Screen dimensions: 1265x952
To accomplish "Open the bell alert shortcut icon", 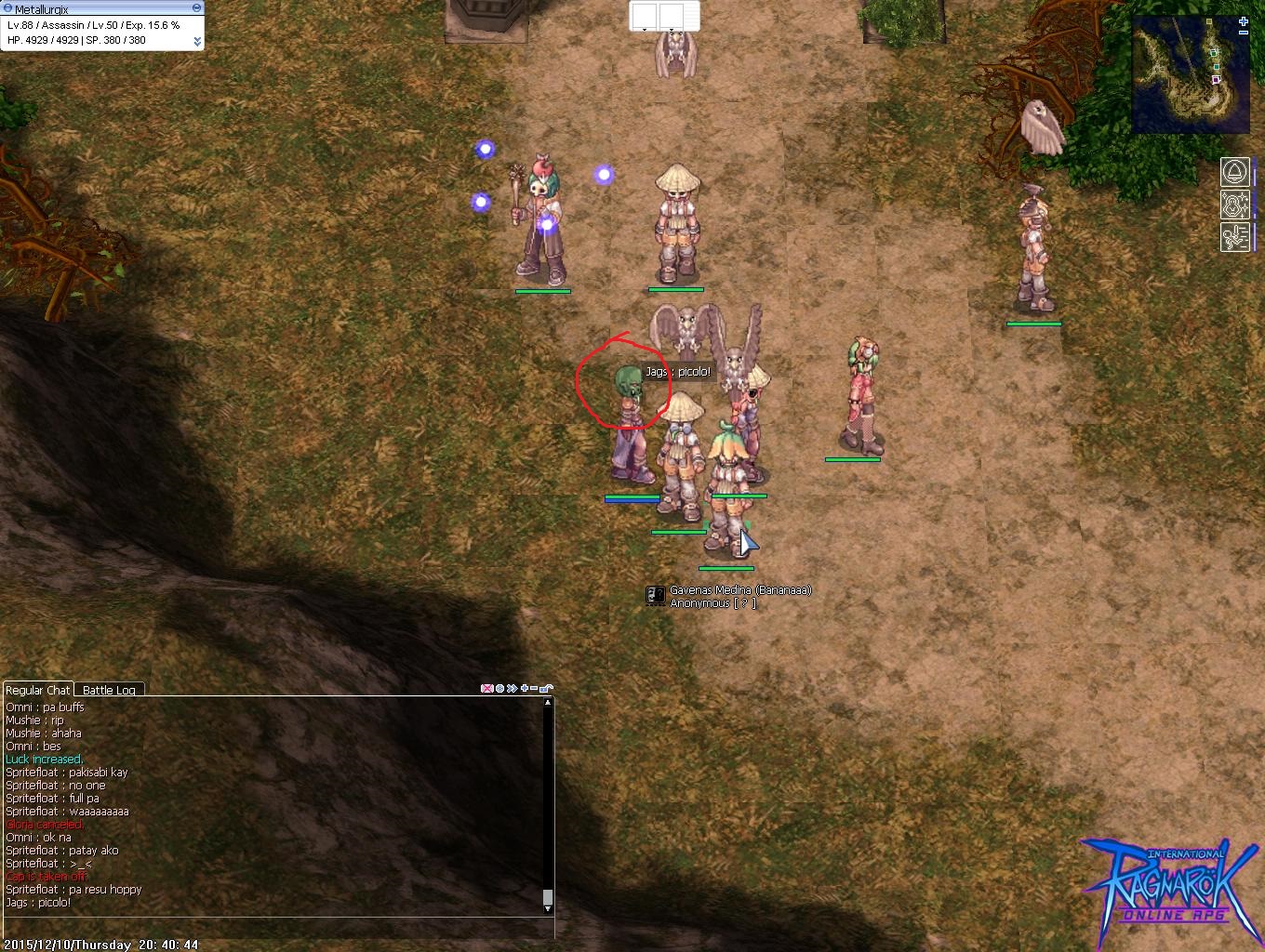I will (1234, 172).
